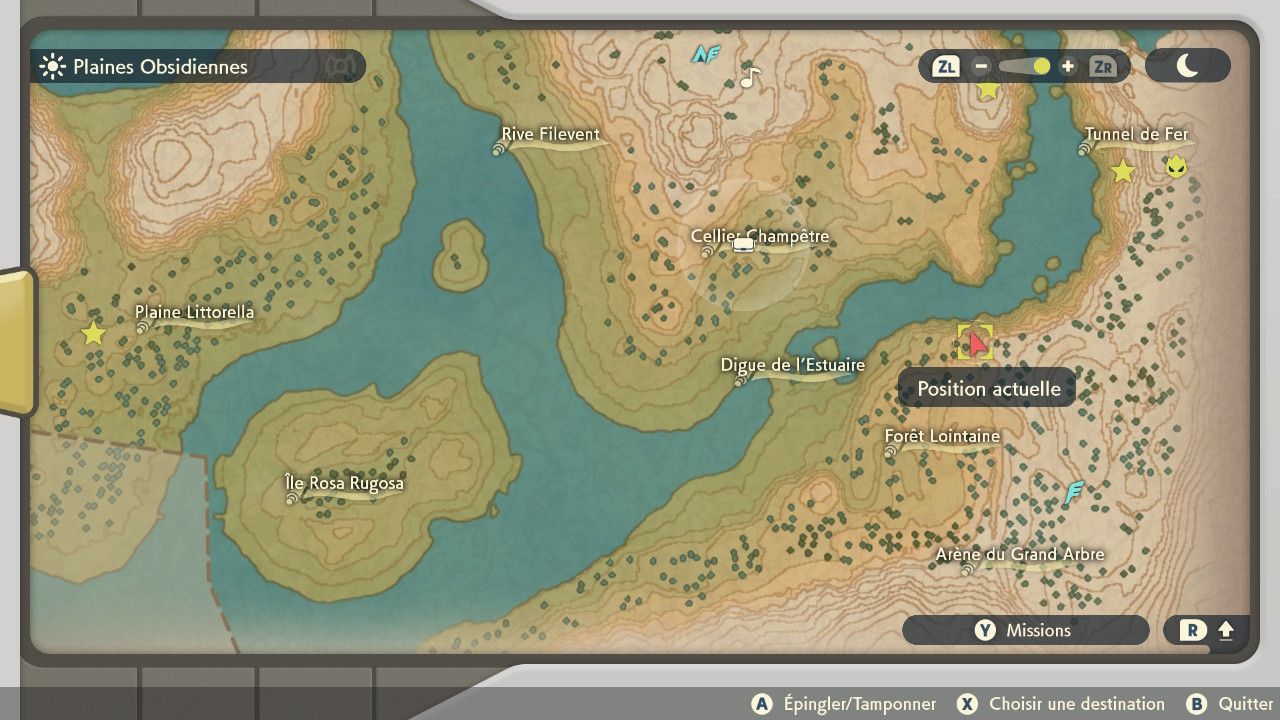
Task: Select the Rive Filevent location label
Action: 550,135
